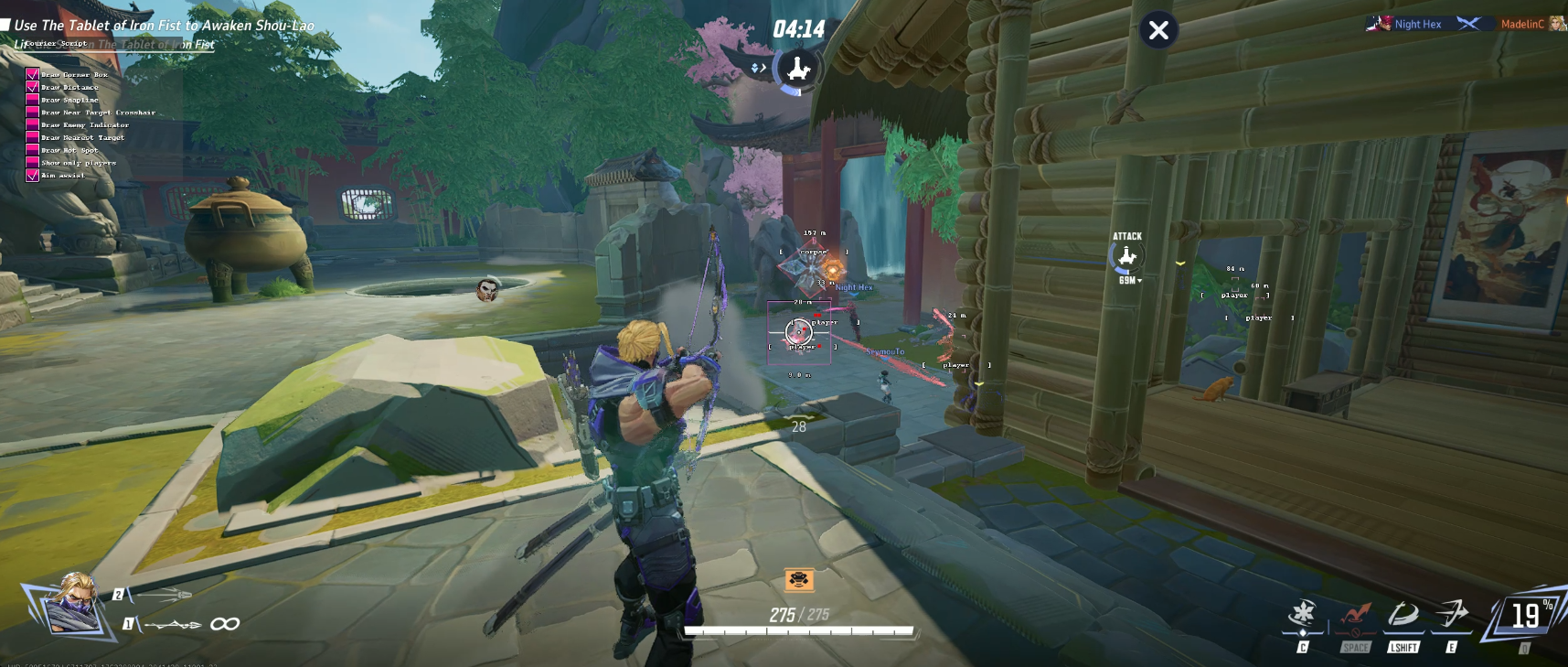Uncheck Draw Corner Box
The width and height of the screenshot is (1568, 667).
click(32, 74)
